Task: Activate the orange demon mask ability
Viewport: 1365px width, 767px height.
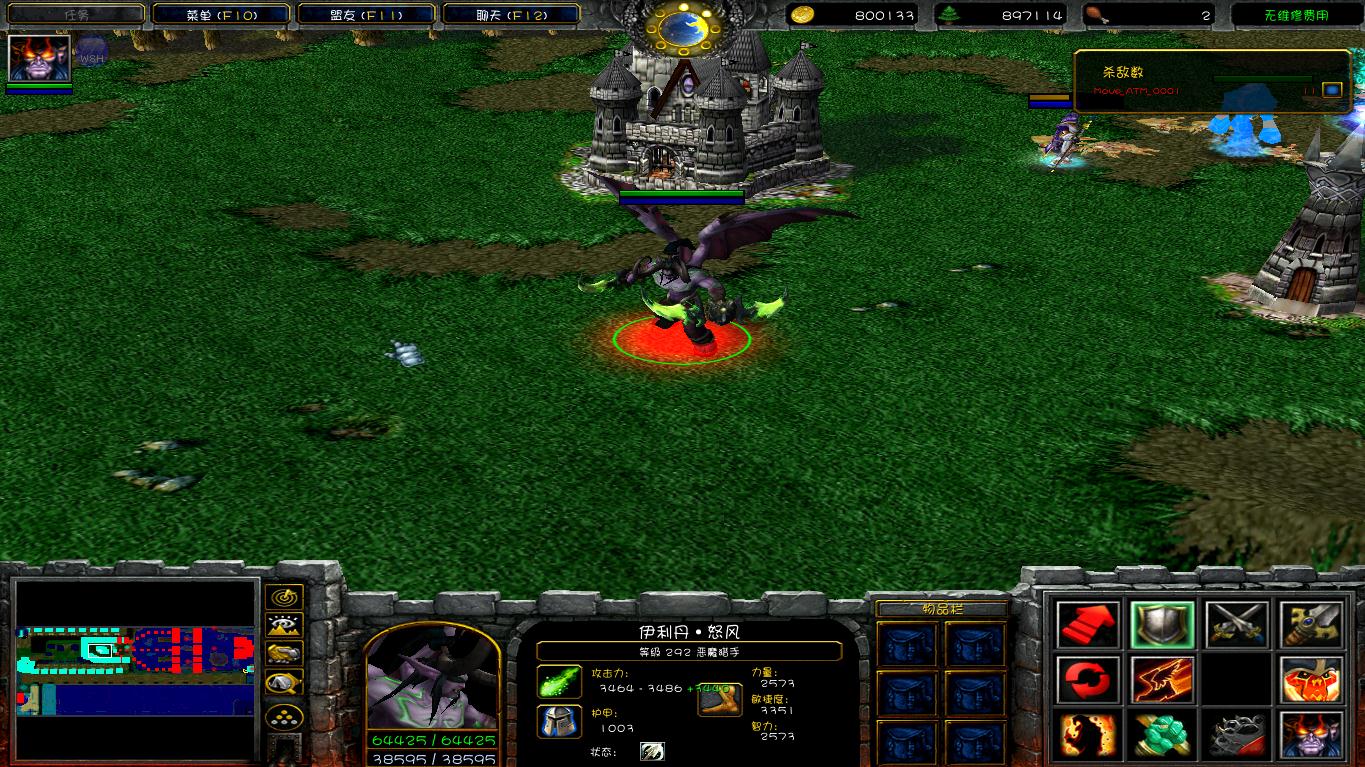Action: (1311, 680)
